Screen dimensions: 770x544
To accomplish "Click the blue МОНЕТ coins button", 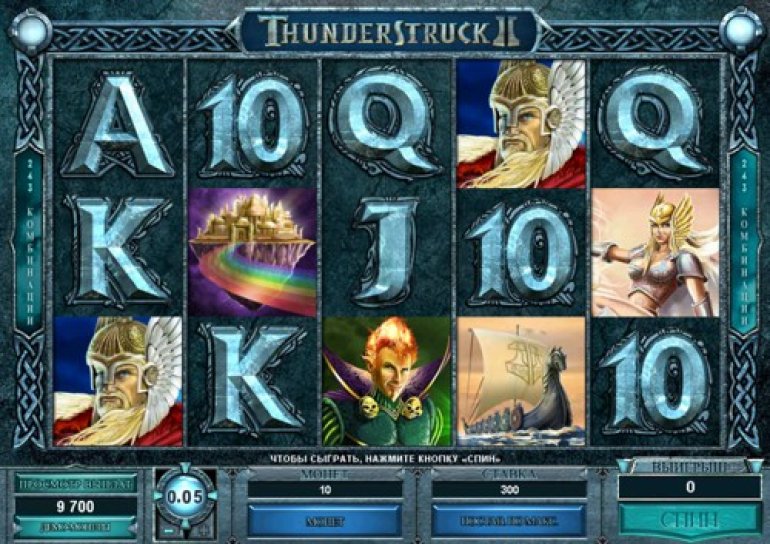I will [325, 520].
